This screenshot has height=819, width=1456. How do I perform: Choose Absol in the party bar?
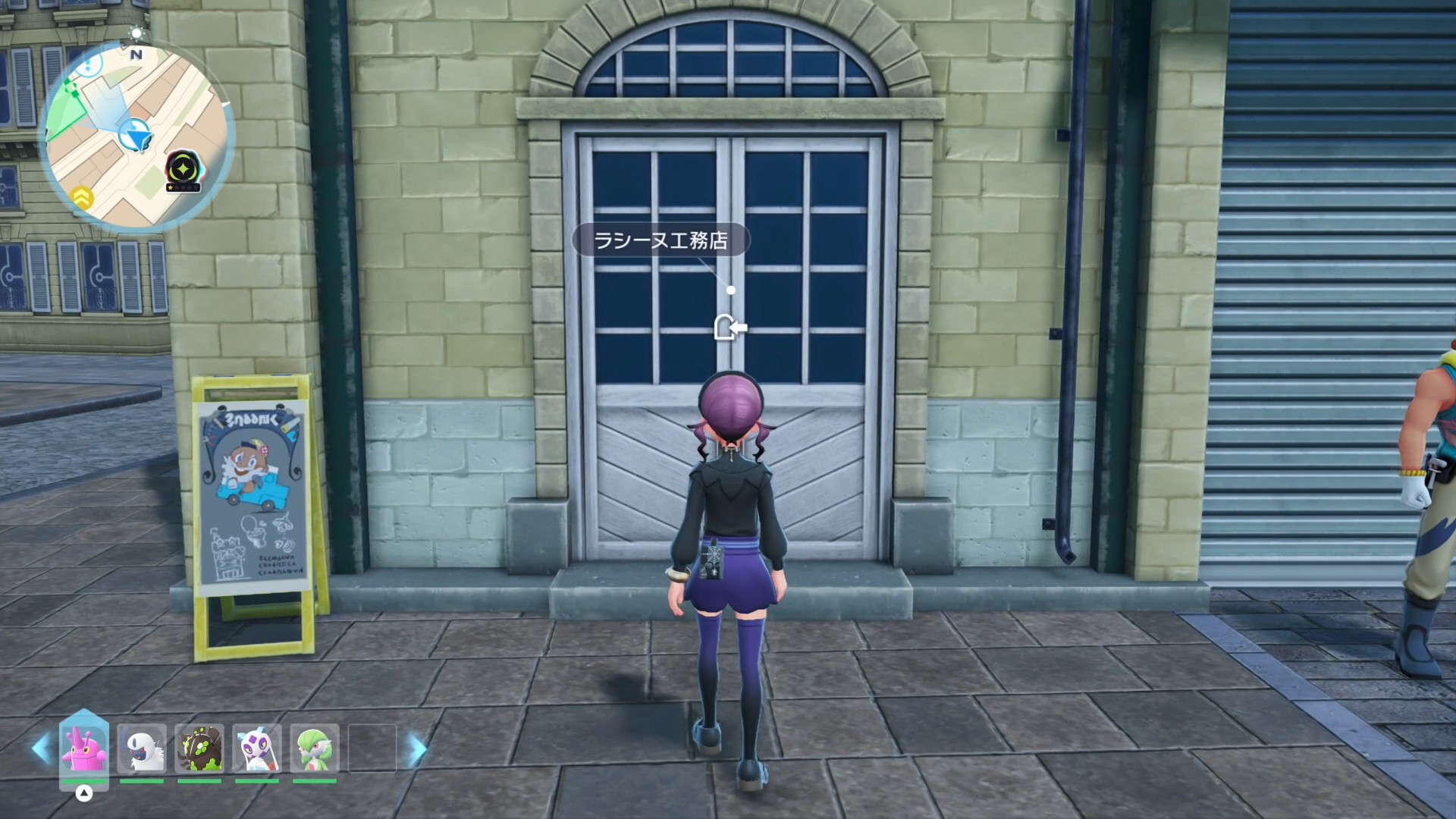coord(142,748)
